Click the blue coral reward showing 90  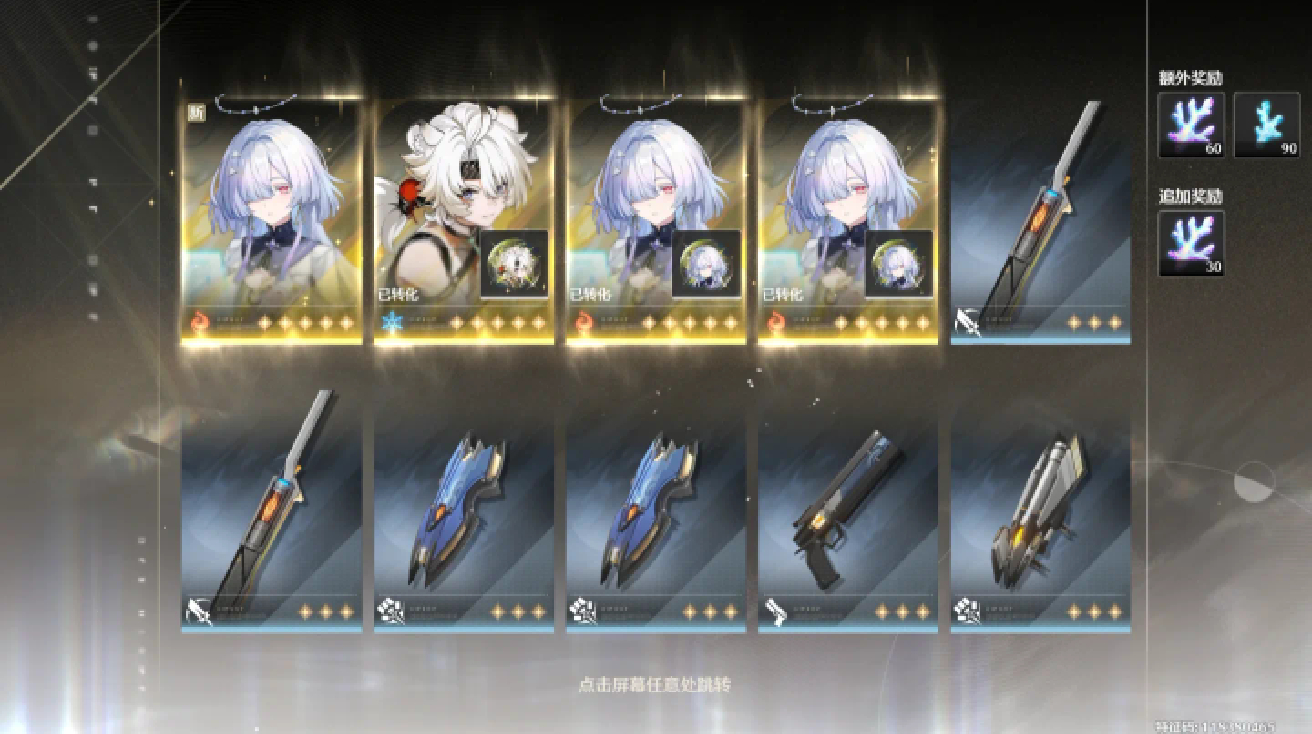coord(1267,125)
